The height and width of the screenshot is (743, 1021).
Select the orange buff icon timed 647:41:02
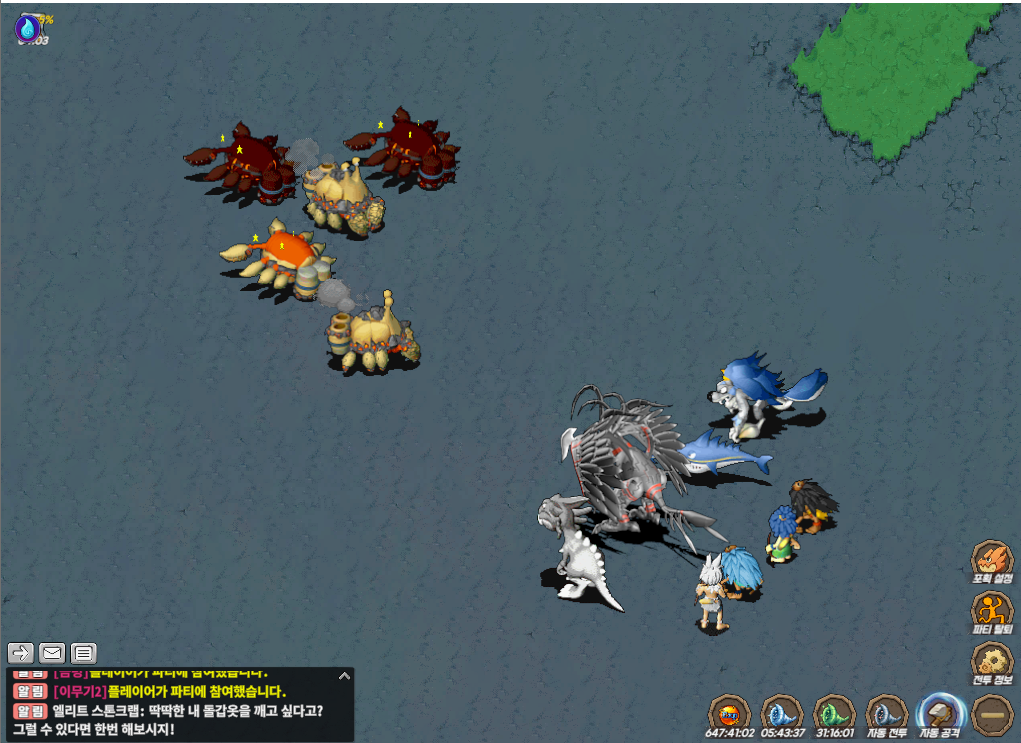click(729, 714)
